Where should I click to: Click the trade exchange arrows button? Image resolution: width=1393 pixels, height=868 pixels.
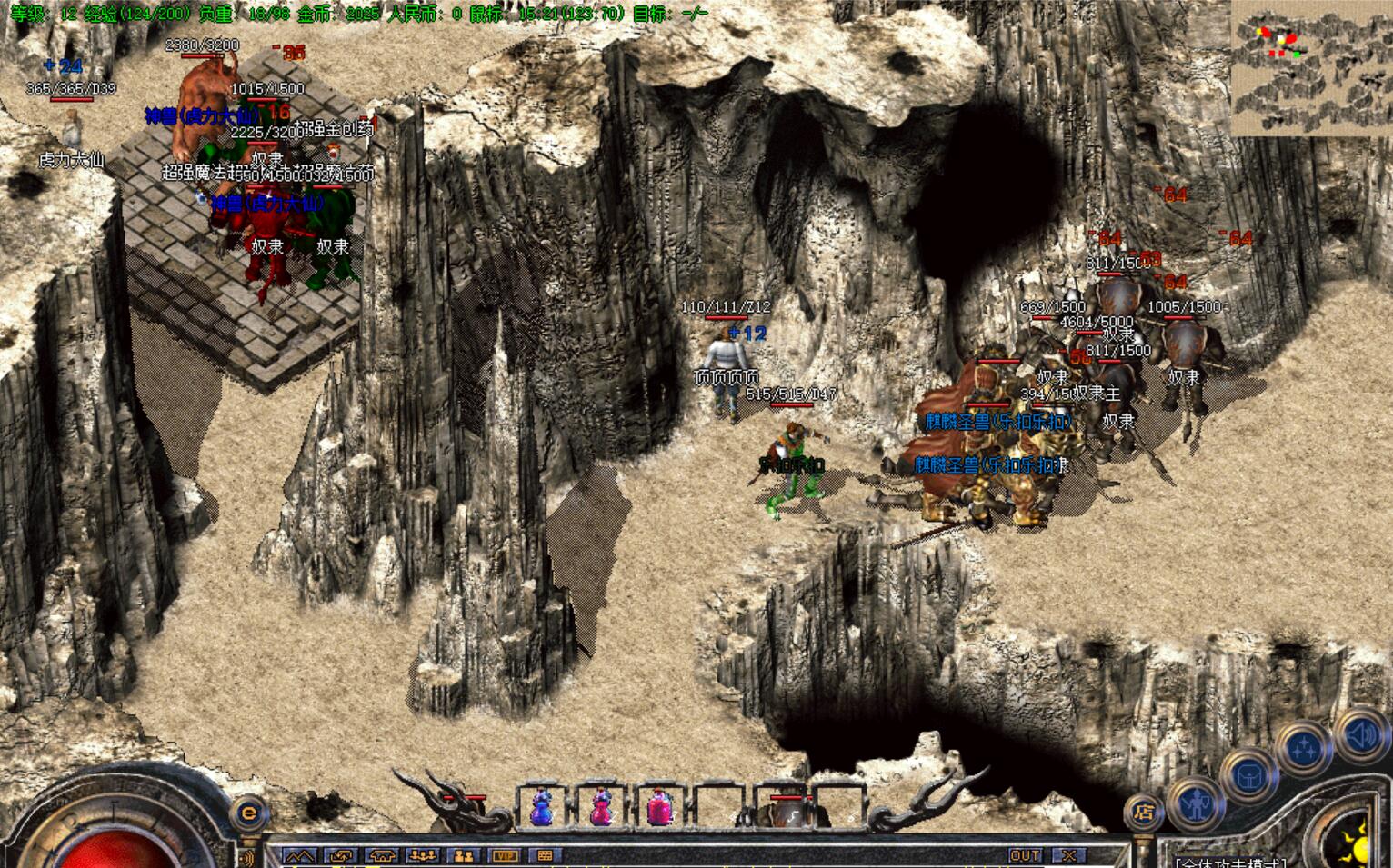[342, 855]
